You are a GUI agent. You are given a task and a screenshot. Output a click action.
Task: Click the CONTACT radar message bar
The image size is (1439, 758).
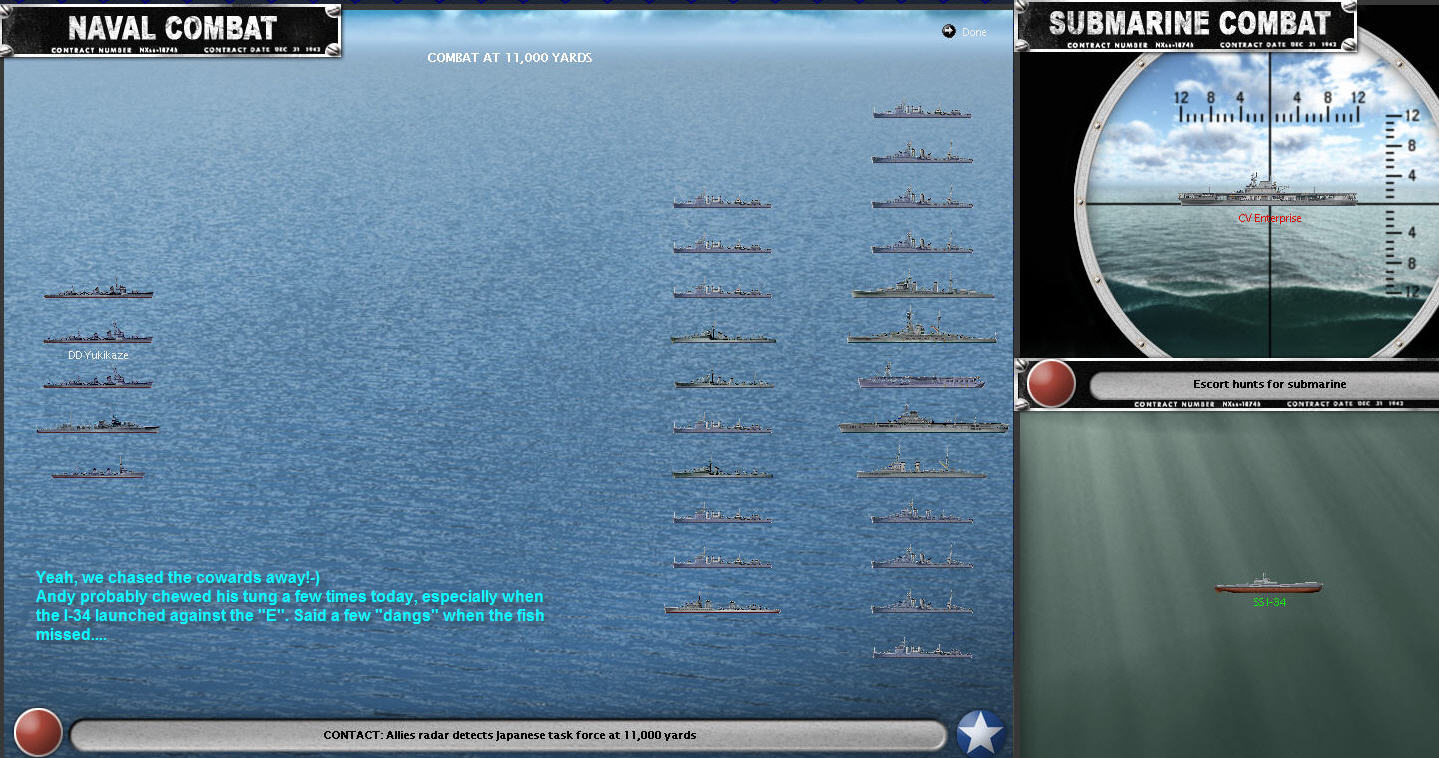510,734
